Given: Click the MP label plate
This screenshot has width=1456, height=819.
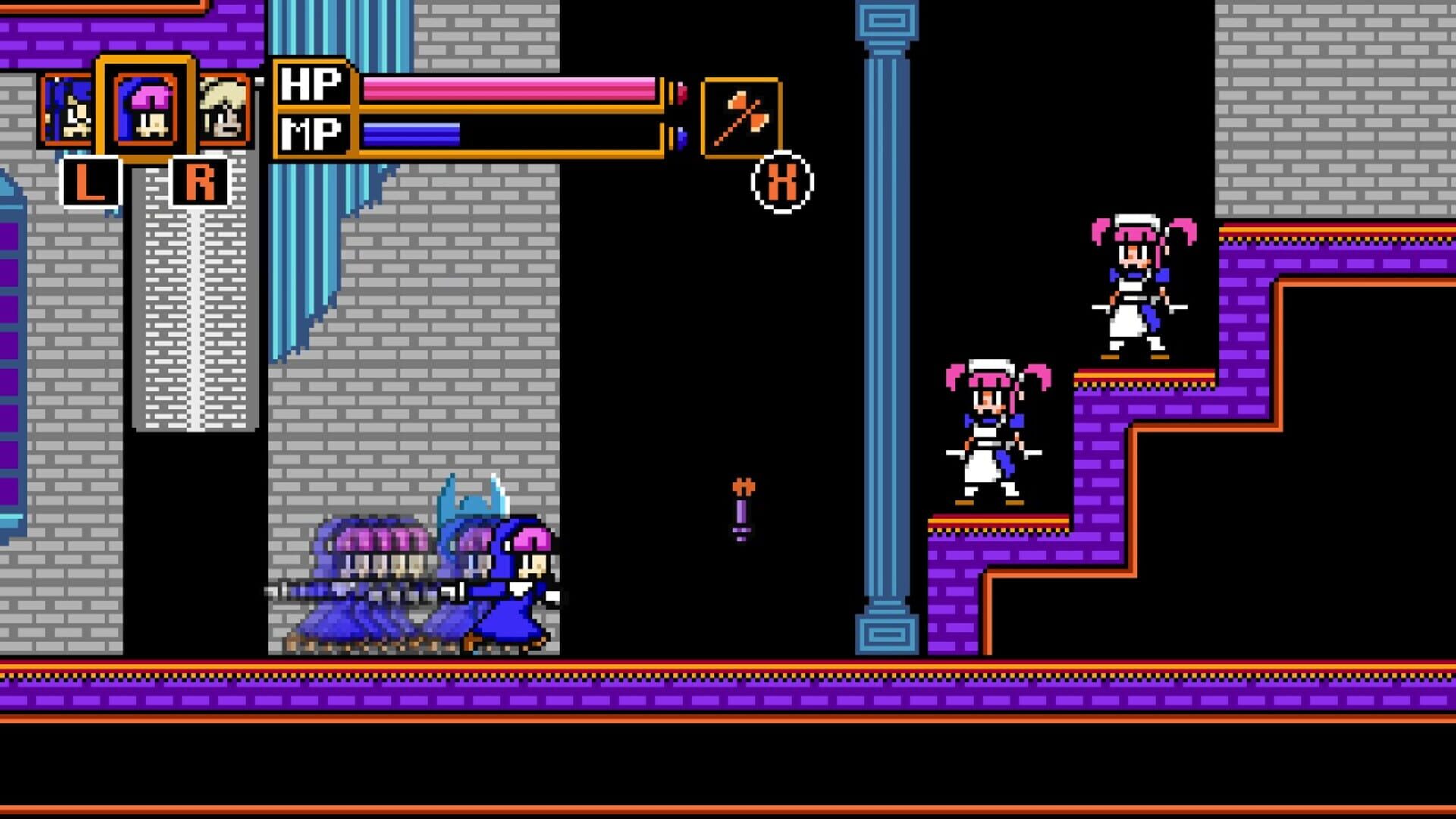Looking at the screenshot, I should [315, 133].
